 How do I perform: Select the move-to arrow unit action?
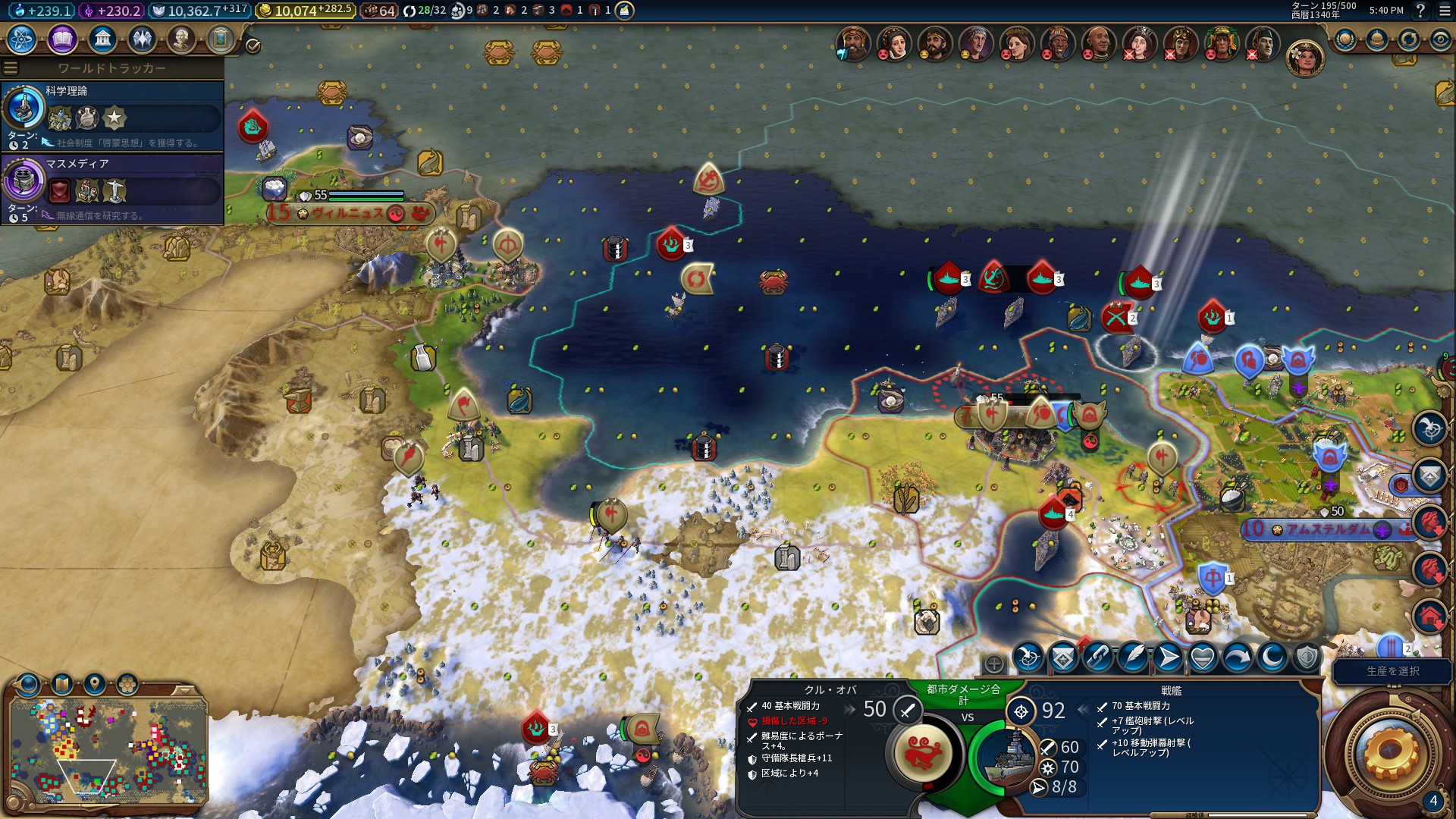(1168, 657)
